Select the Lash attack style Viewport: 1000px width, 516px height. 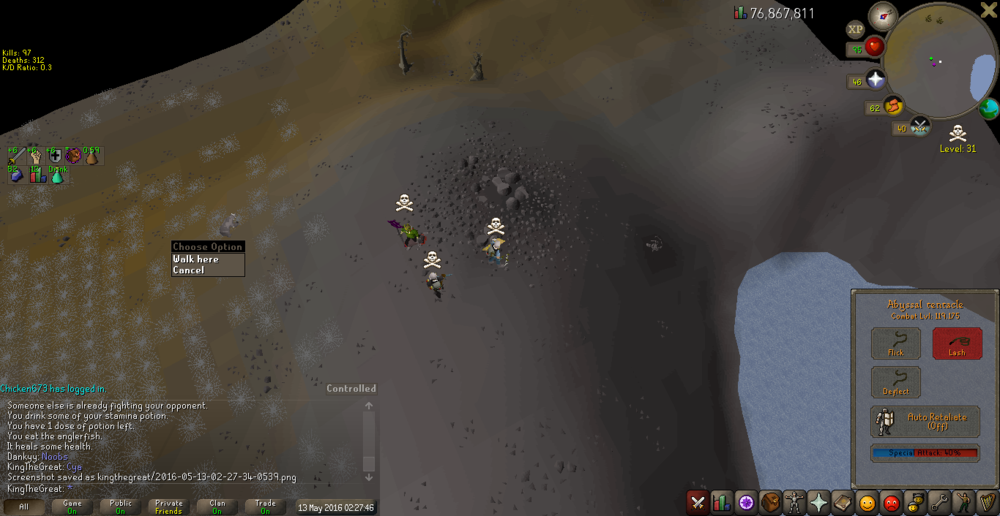coord(957,343)
